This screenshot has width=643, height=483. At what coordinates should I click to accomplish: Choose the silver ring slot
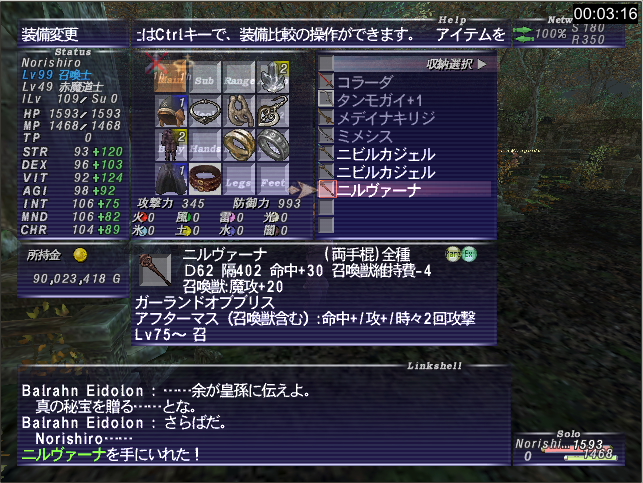point(273,145)
